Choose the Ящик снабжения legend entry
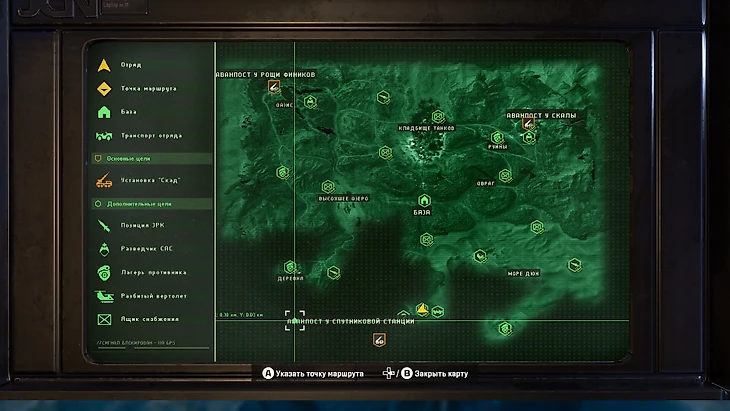 click(149, 319)
